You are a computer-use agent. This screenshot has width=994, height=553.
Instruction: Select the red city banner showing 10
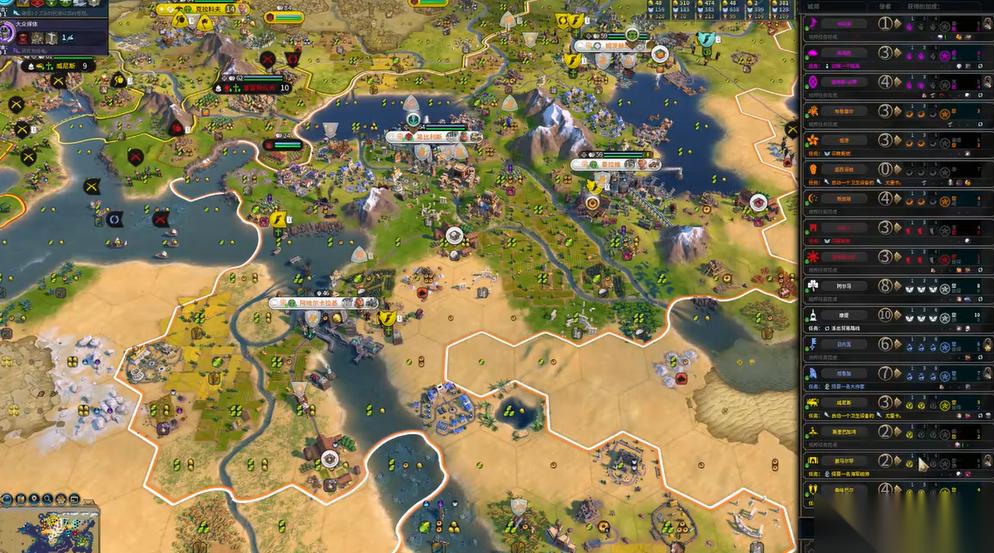tap(254, 87)
